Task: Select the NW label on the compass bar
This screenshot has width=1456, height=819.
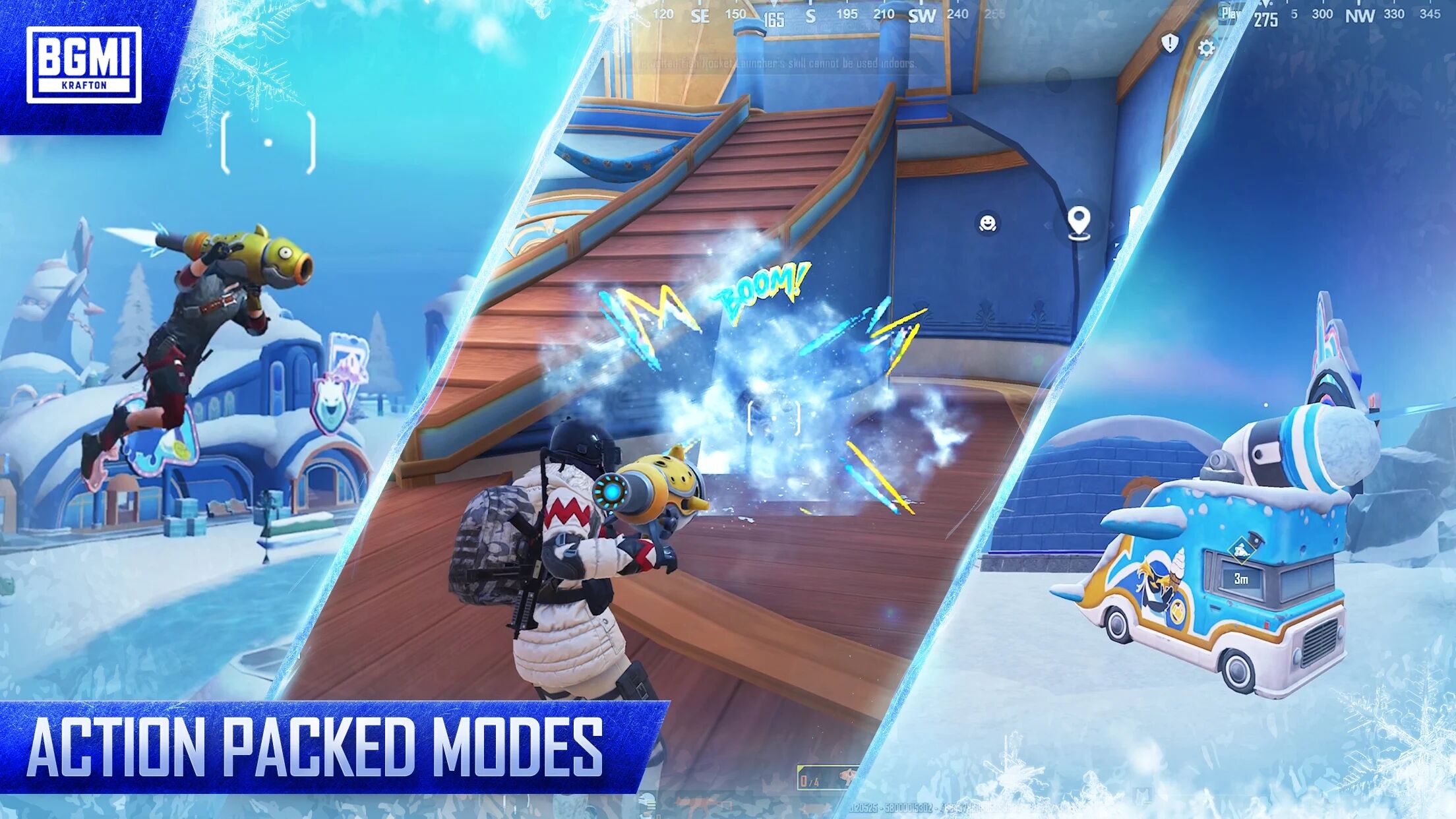Action: [1360, 16]
